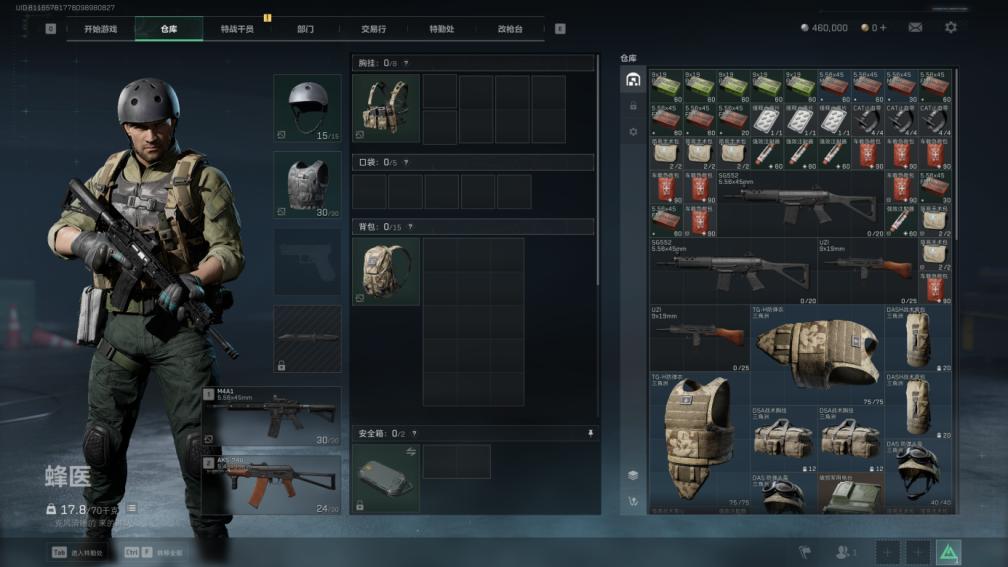Select the equipped helmet slot

coord(307,107)
